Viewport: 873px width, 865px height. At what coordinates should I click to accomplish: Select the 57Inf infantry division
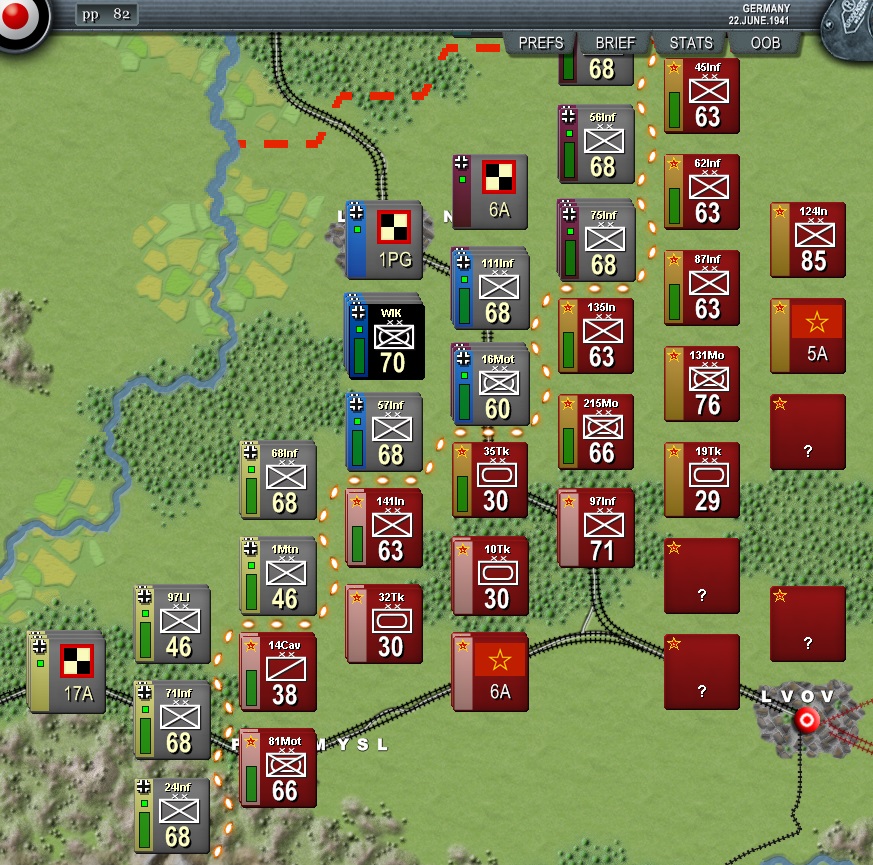(x=388, y=433)
